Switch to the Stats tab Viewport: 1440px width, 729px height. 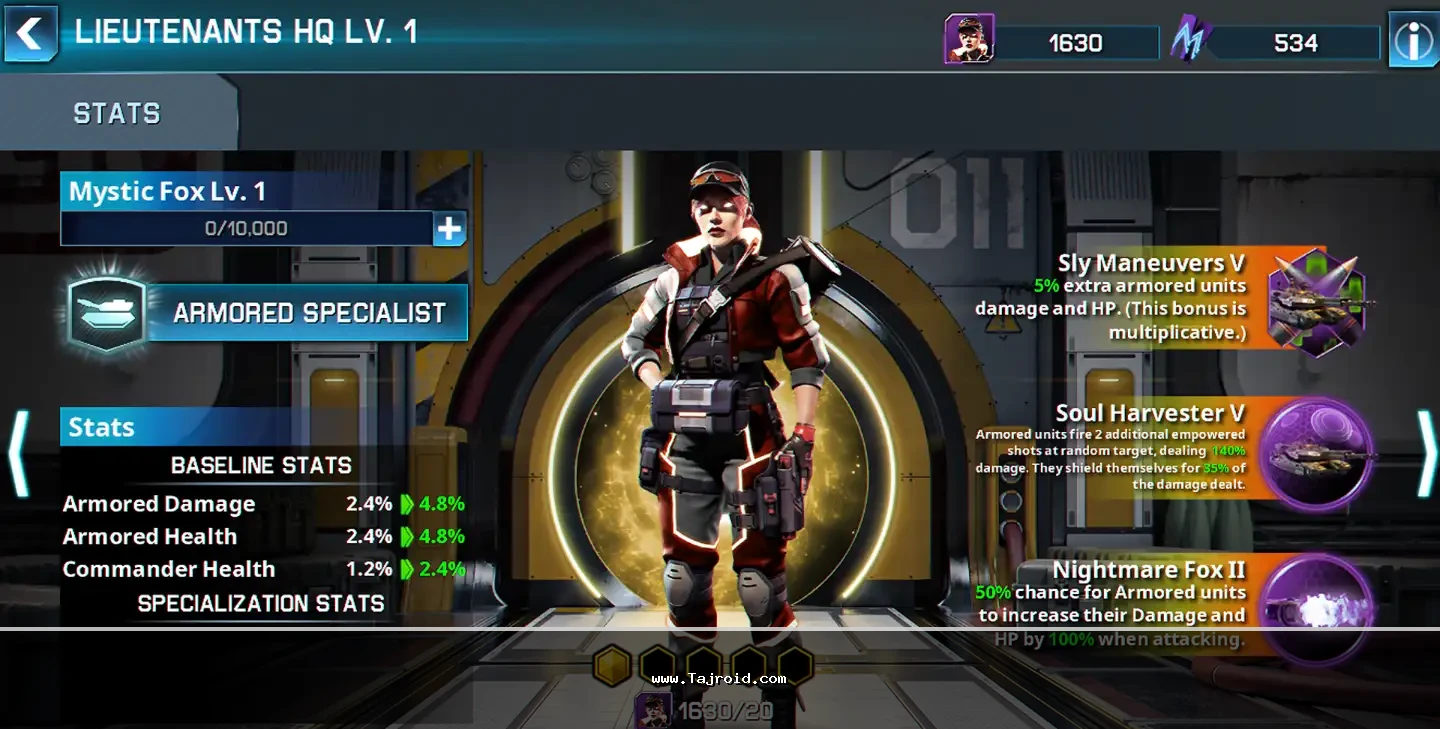pos(117,114)
